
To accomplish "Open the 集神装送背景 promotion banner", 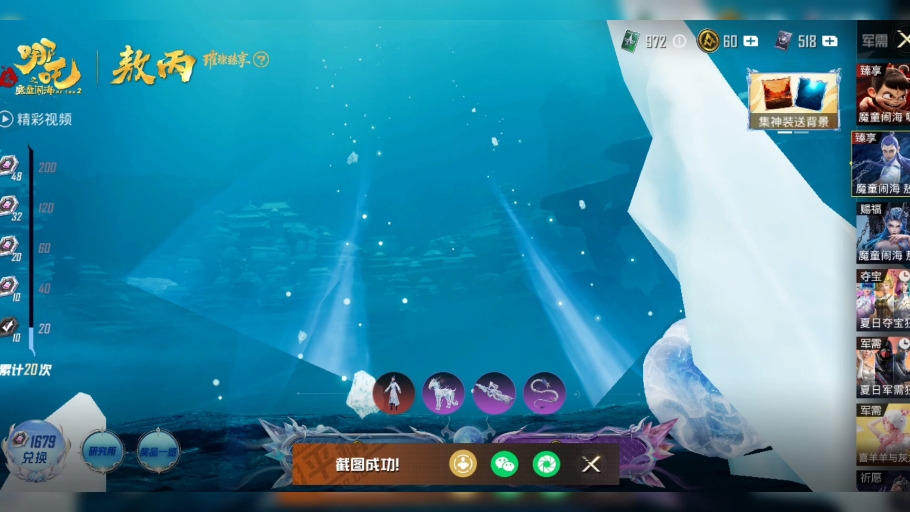I will point(794,100).
